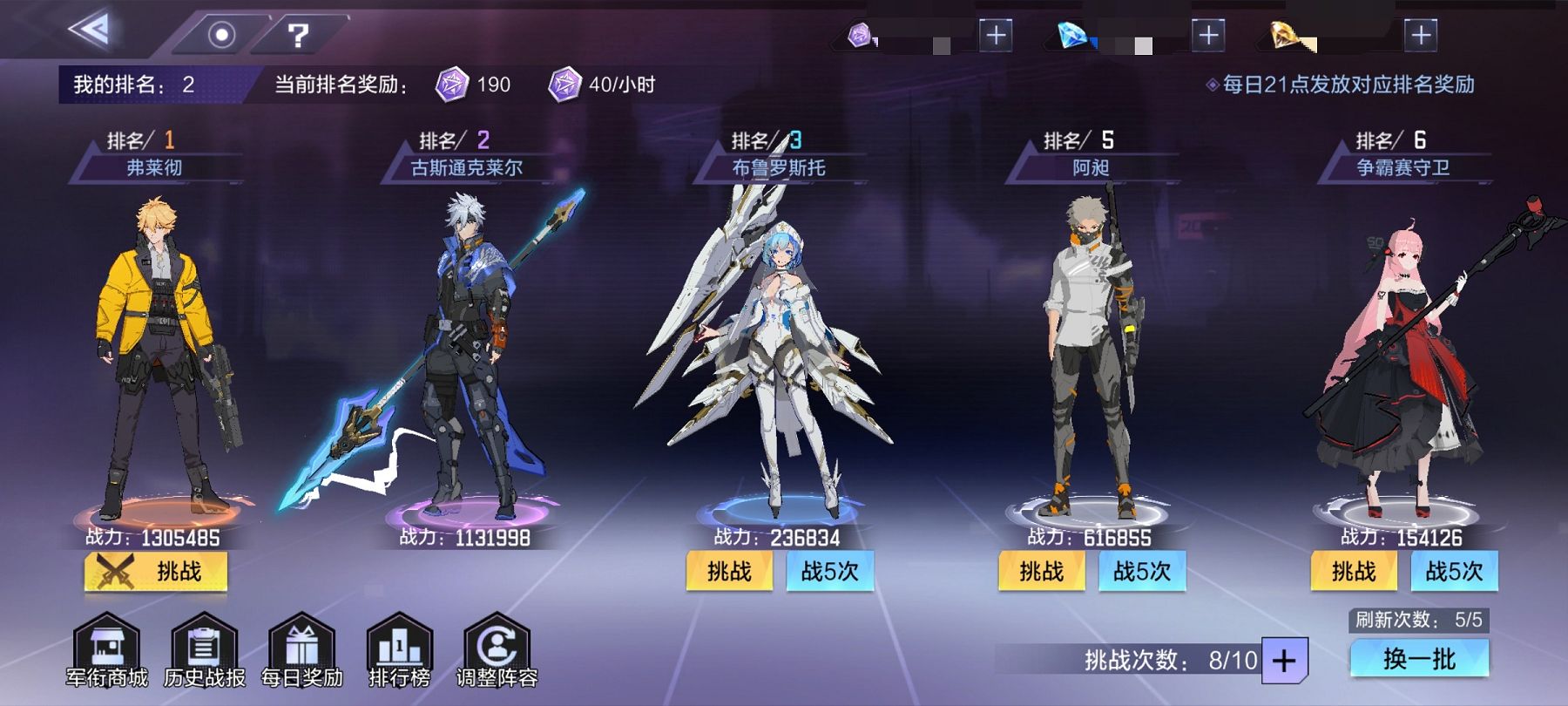The image size is (1568, 706).
Task: Battle 阿昶 five times
Action: click(1142, 572)
